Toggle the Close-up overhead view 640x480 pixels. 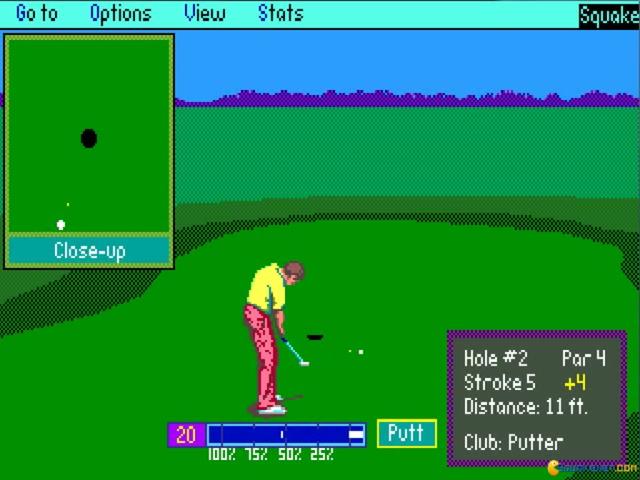(x=89, y=251)
